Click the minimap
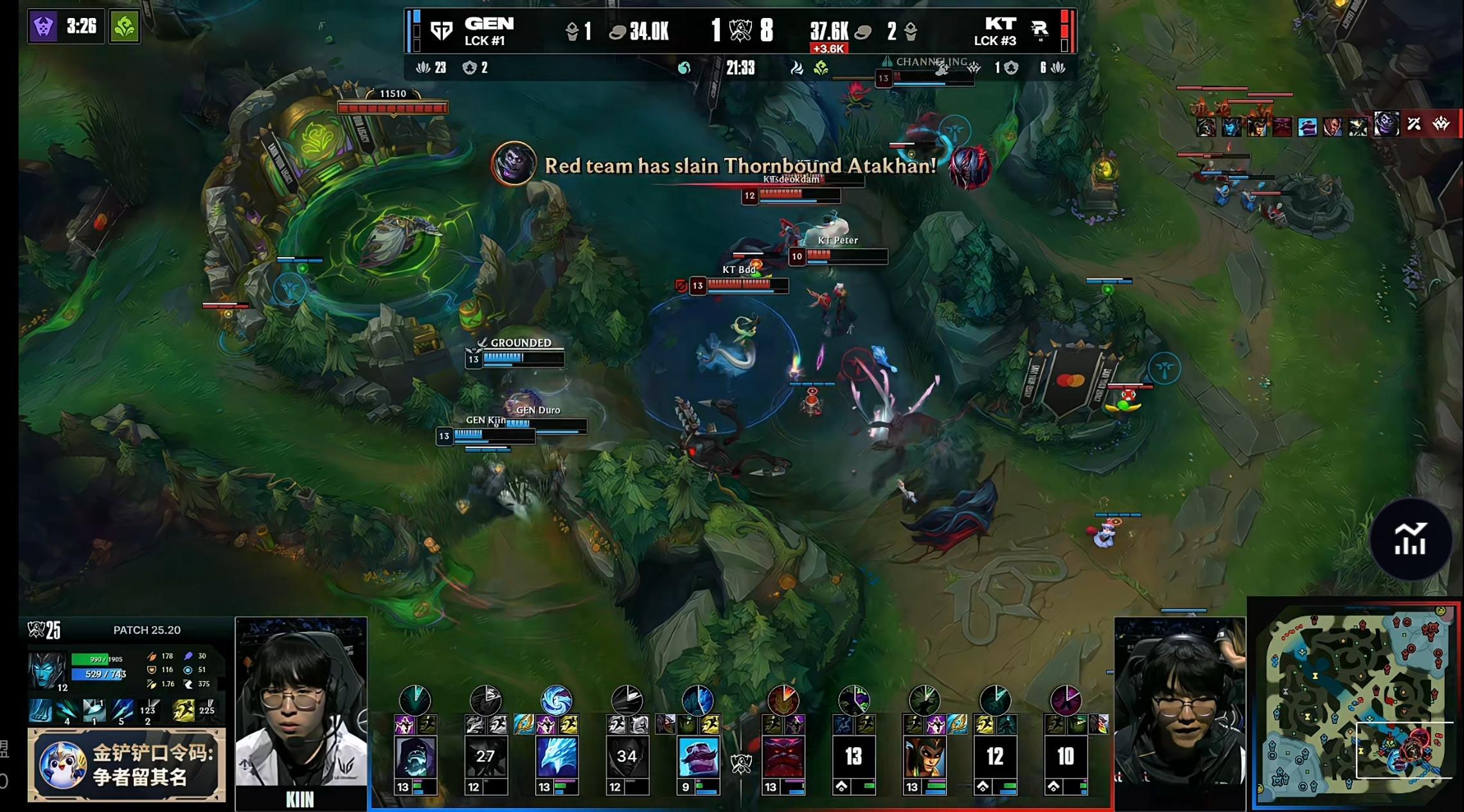 (1355, 704)
